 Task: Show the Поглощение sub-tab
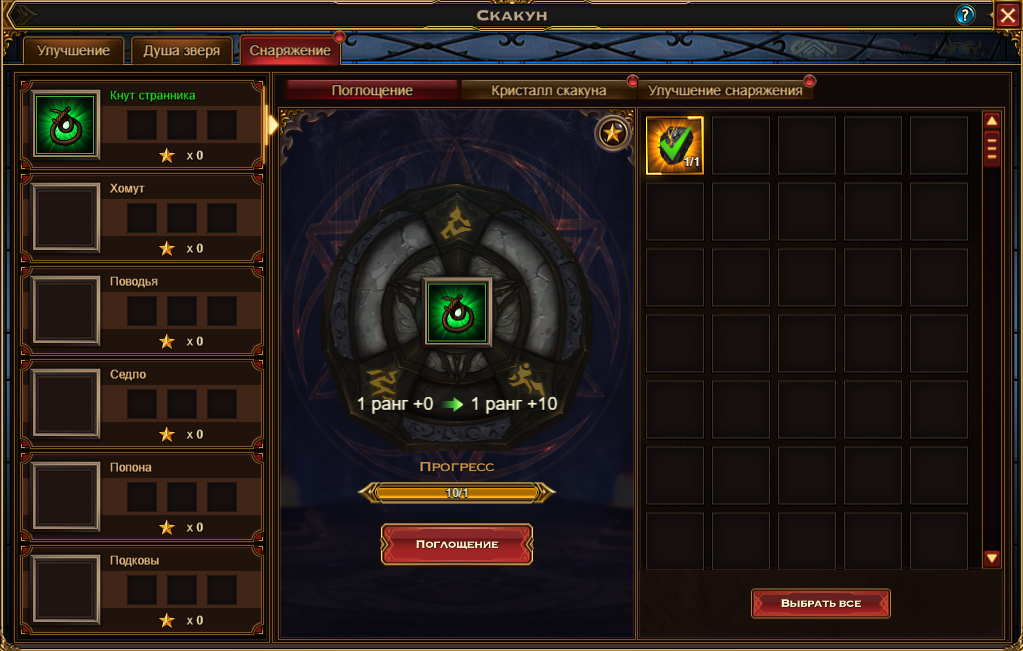[x=372, y=90]
